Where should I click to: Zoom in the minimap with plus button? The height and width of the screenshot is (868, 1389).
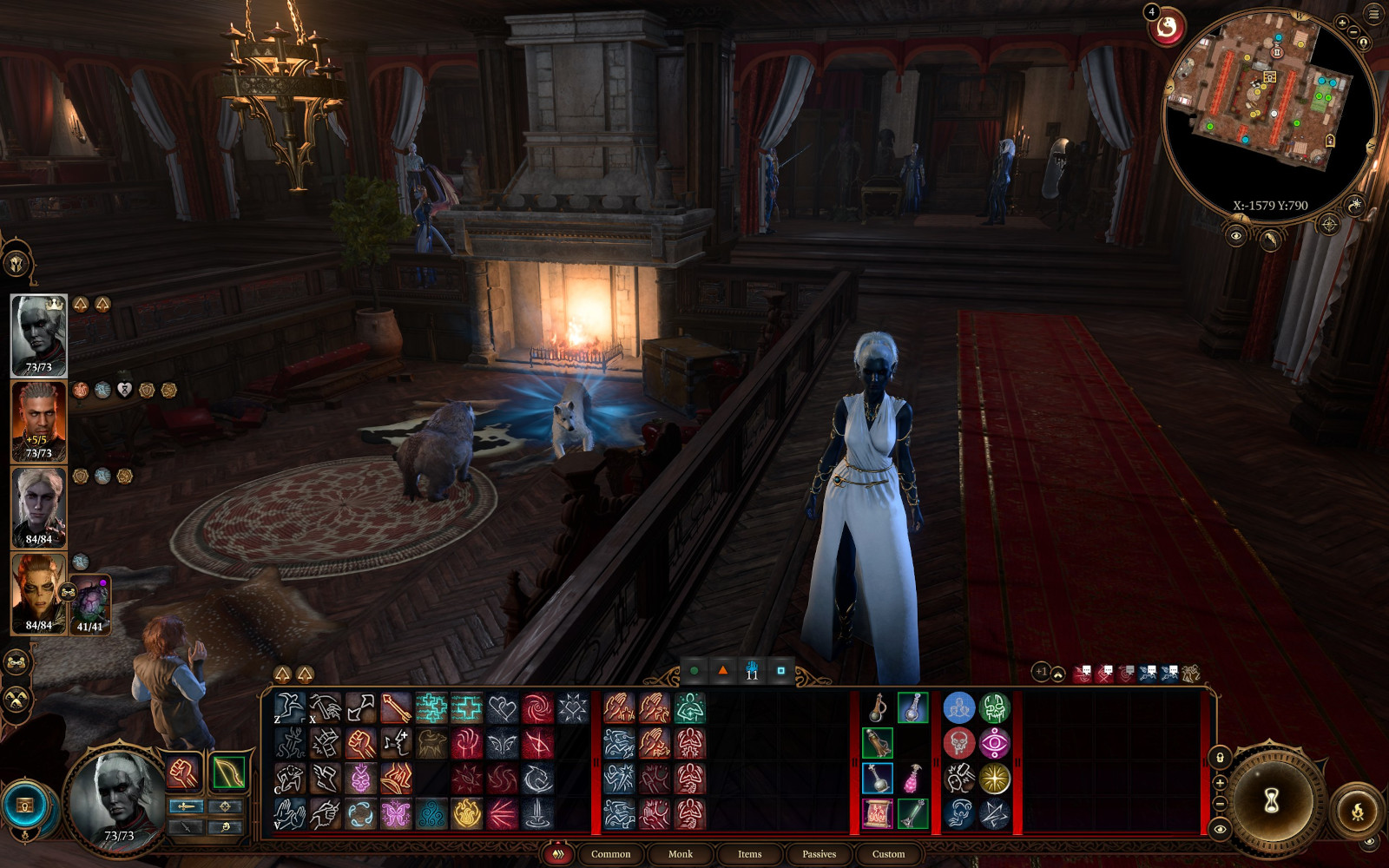(1342, 23)
